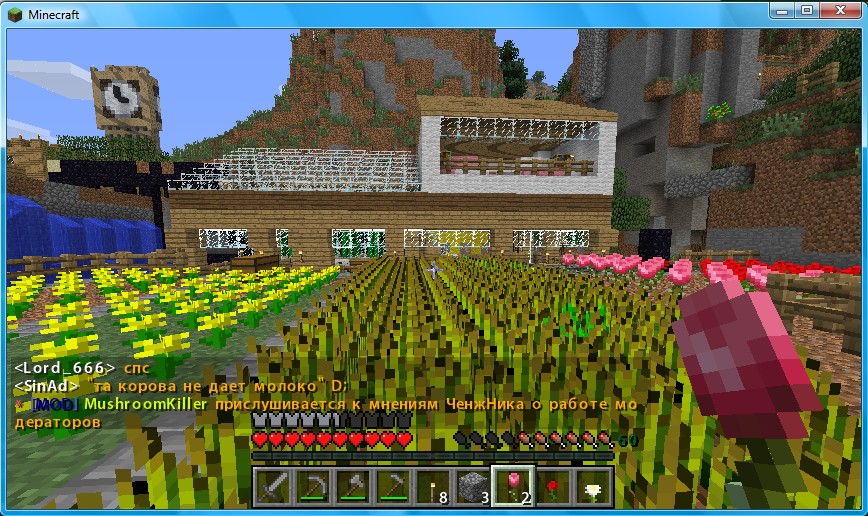The width and height of the screenshot is (868, 516).
Task: Select the gravel block slot
Action: tap(473, 487)
